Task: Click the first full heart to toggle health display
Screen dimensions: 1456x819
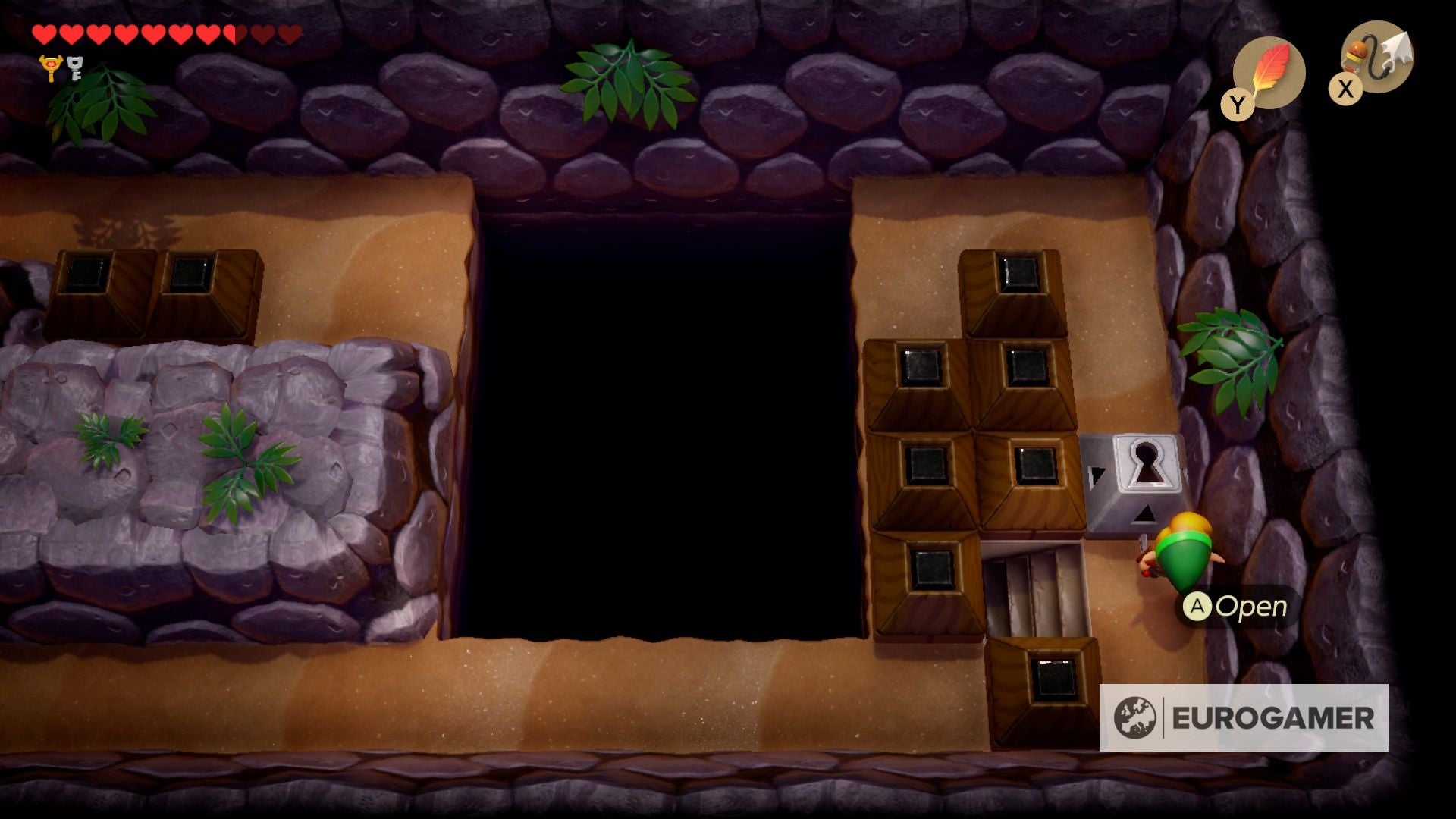Action: [x=45, y=34]
